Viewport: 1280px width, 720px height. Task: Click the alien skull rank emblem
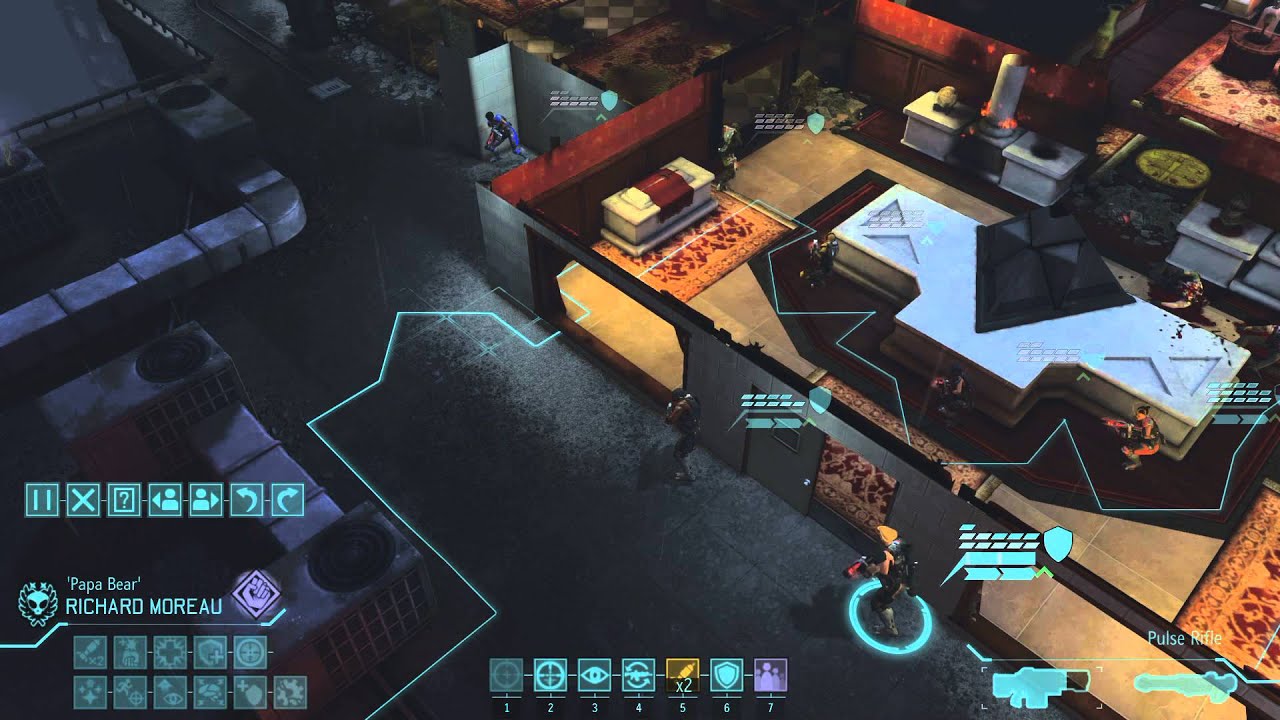(x=38, y=601)
